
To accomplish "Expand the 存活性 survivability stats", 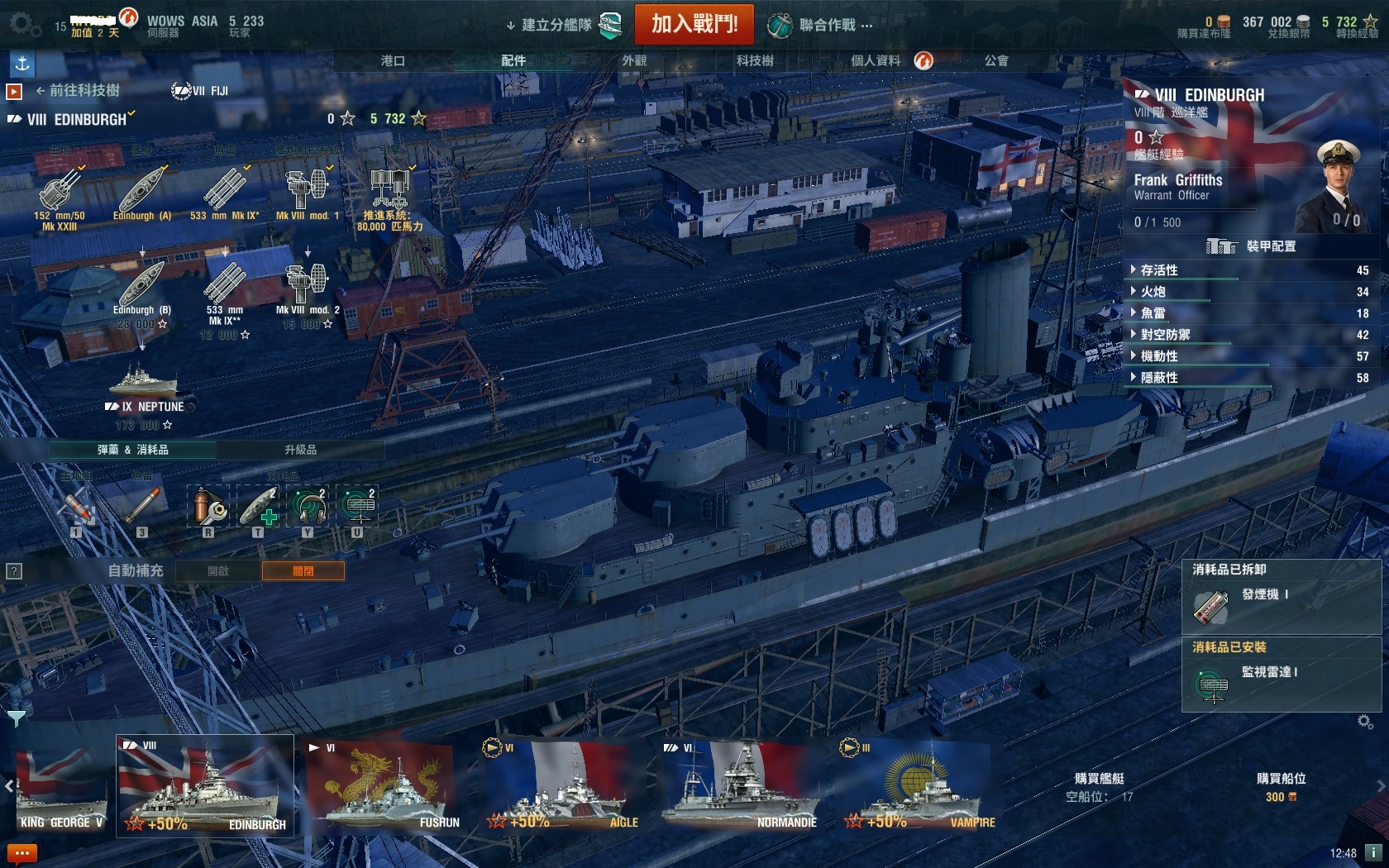I will [1159, 270].
